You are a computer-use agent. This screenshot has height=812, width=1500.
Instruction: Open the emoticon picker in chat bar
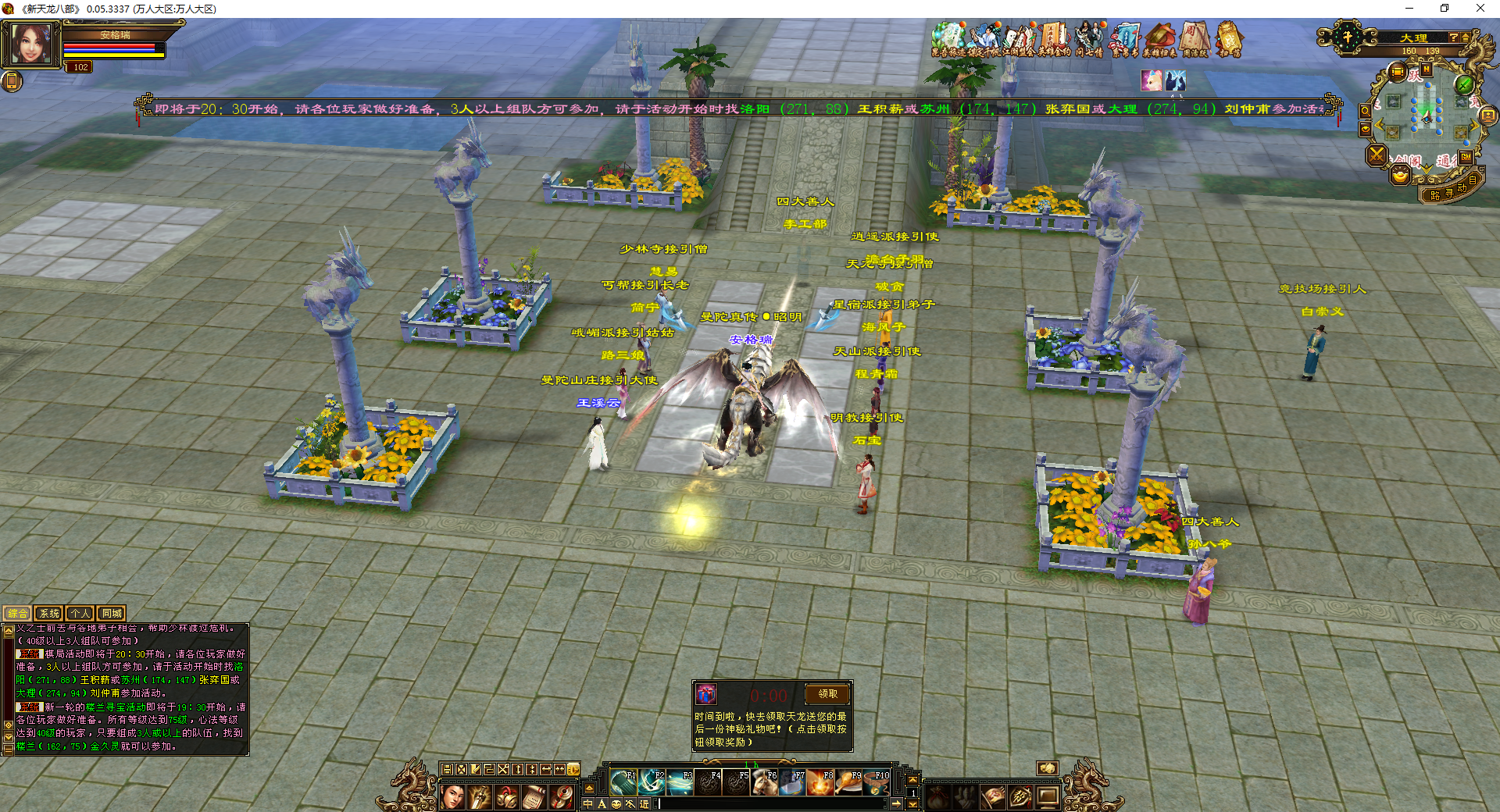click(616, 803)
